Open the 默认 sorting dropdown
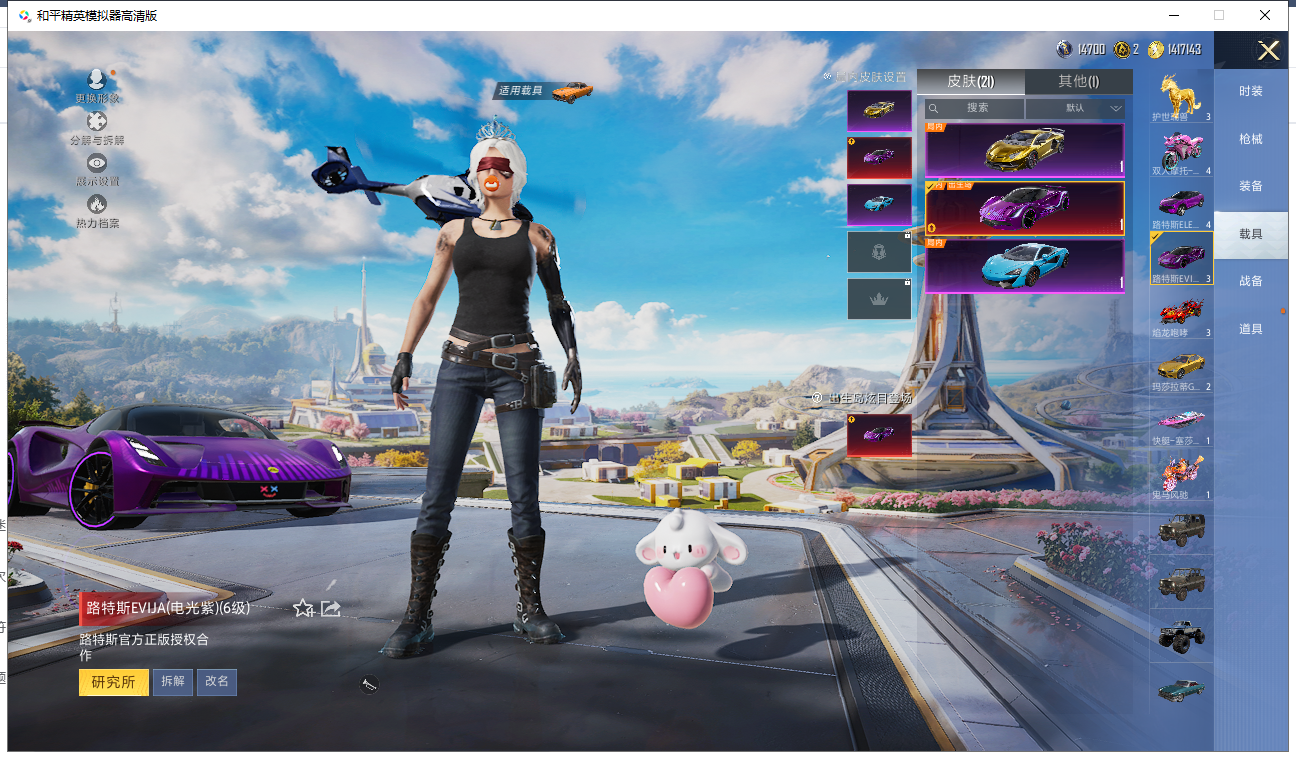1296x759 pixels. [x=1076, y=108]
